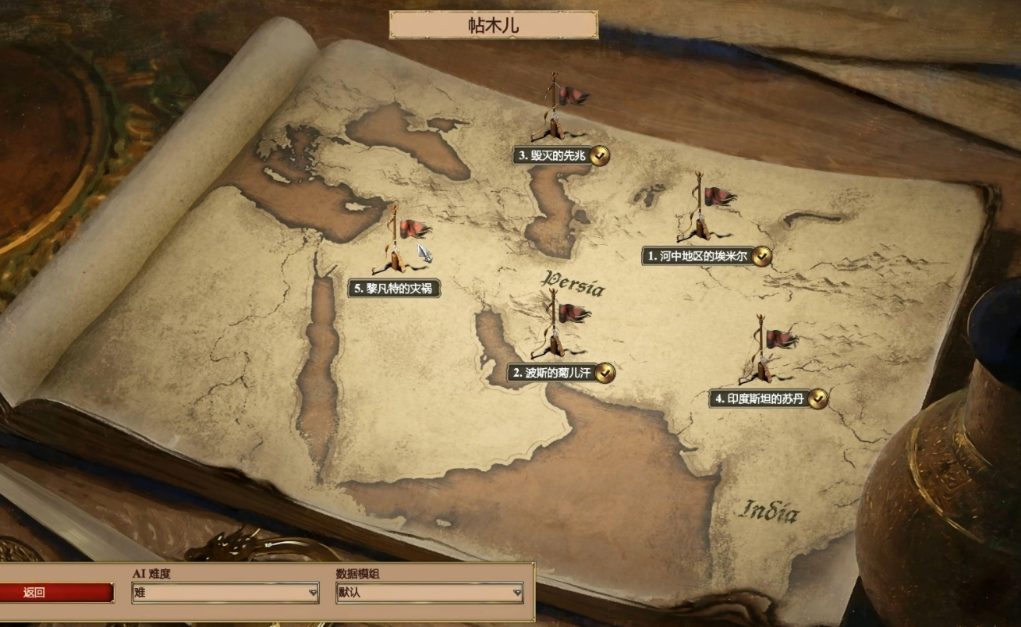Start scenario 3. 毁灭的先兆
Viewport: 1021px width, 627px height.
pos(553,155)
